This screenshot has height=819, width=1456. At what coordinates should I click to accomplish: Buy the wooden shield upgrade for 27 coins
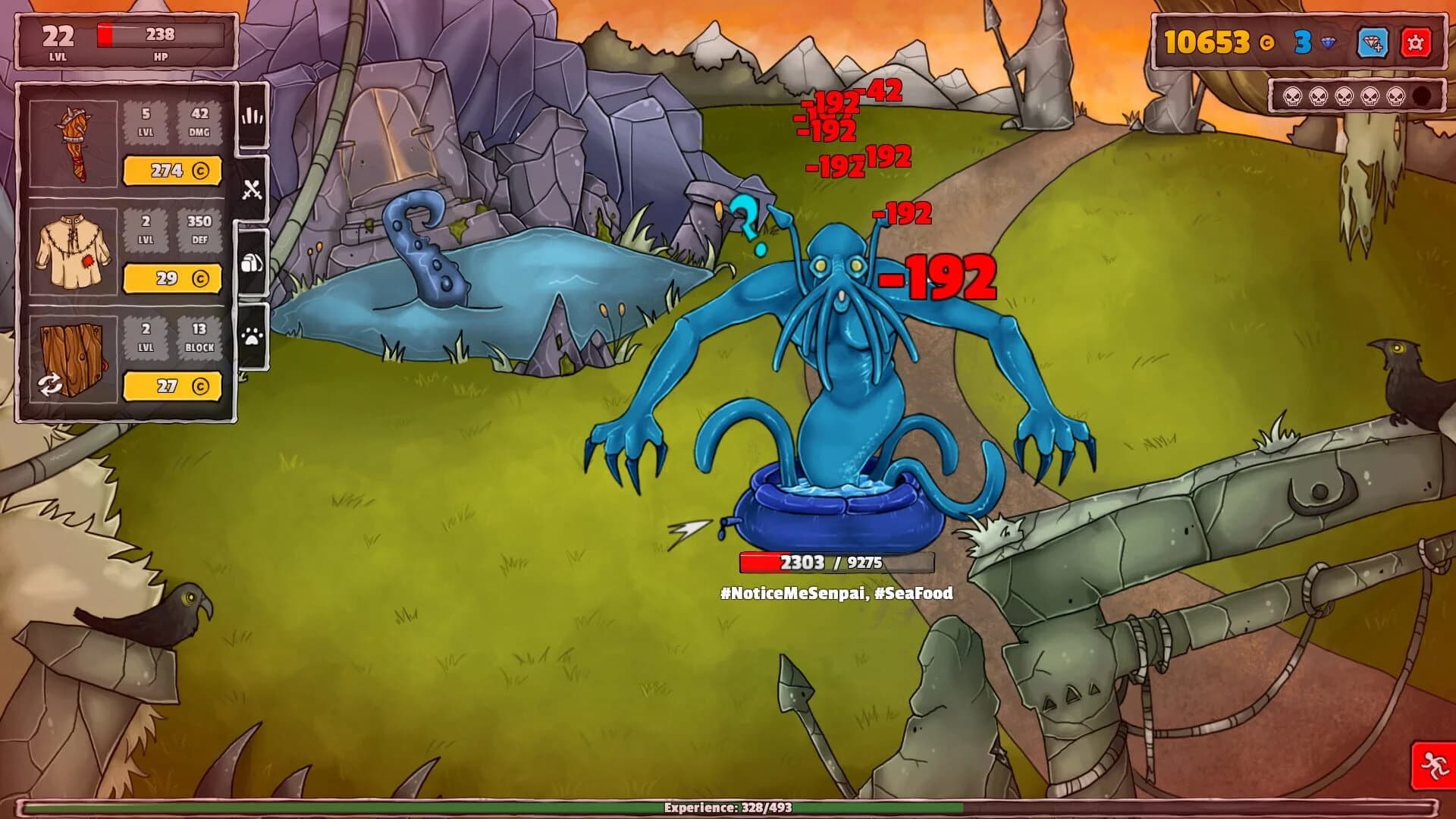(x=173, y=388)
